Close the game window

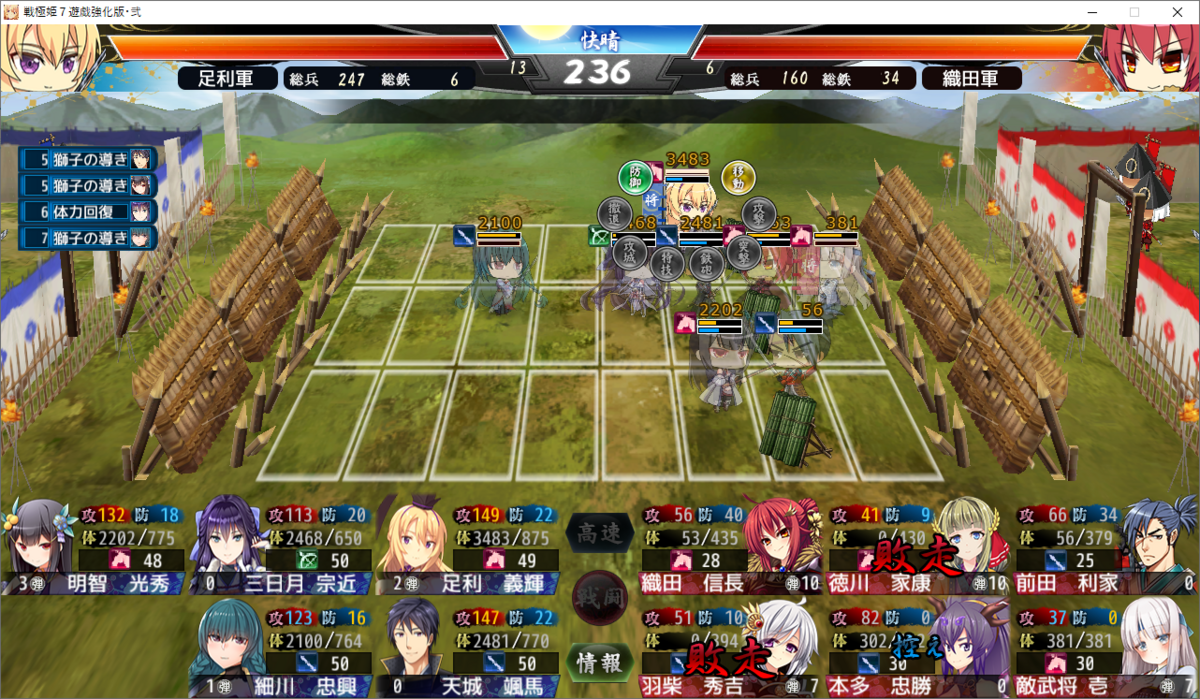point(1176,12)
